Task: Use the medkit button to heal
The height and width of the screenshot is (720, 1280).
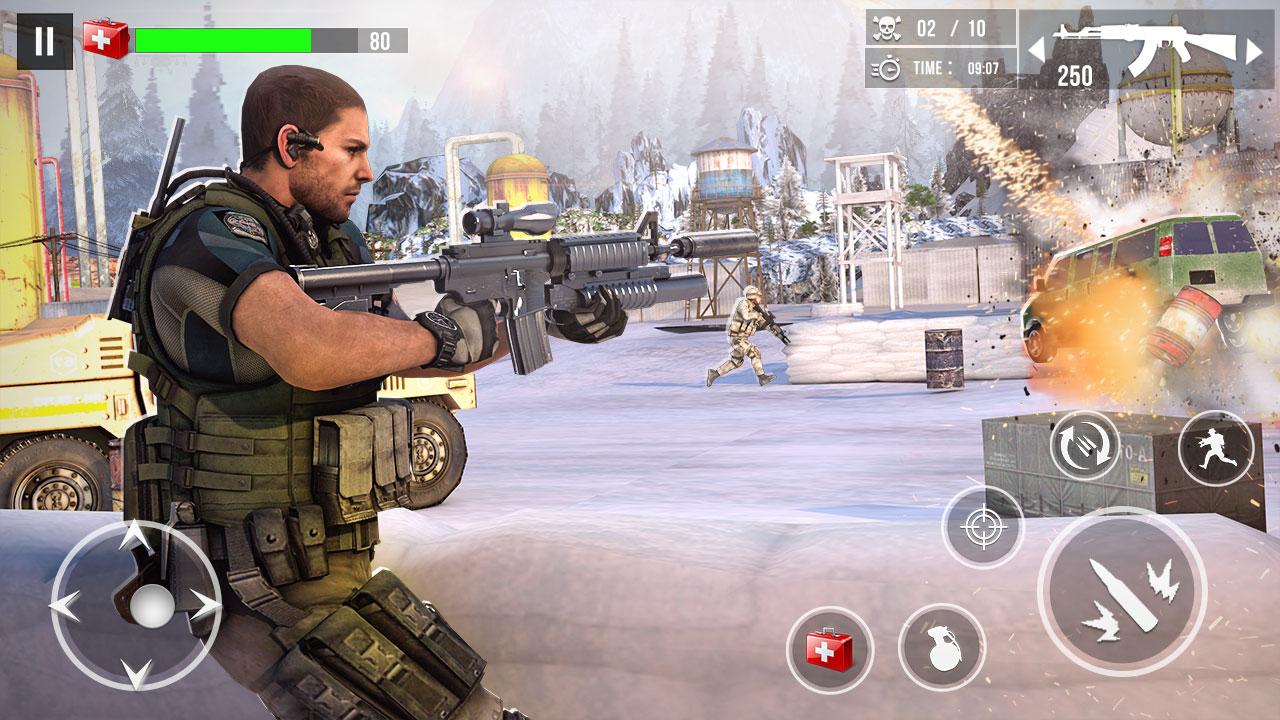Action: [829, 651]
